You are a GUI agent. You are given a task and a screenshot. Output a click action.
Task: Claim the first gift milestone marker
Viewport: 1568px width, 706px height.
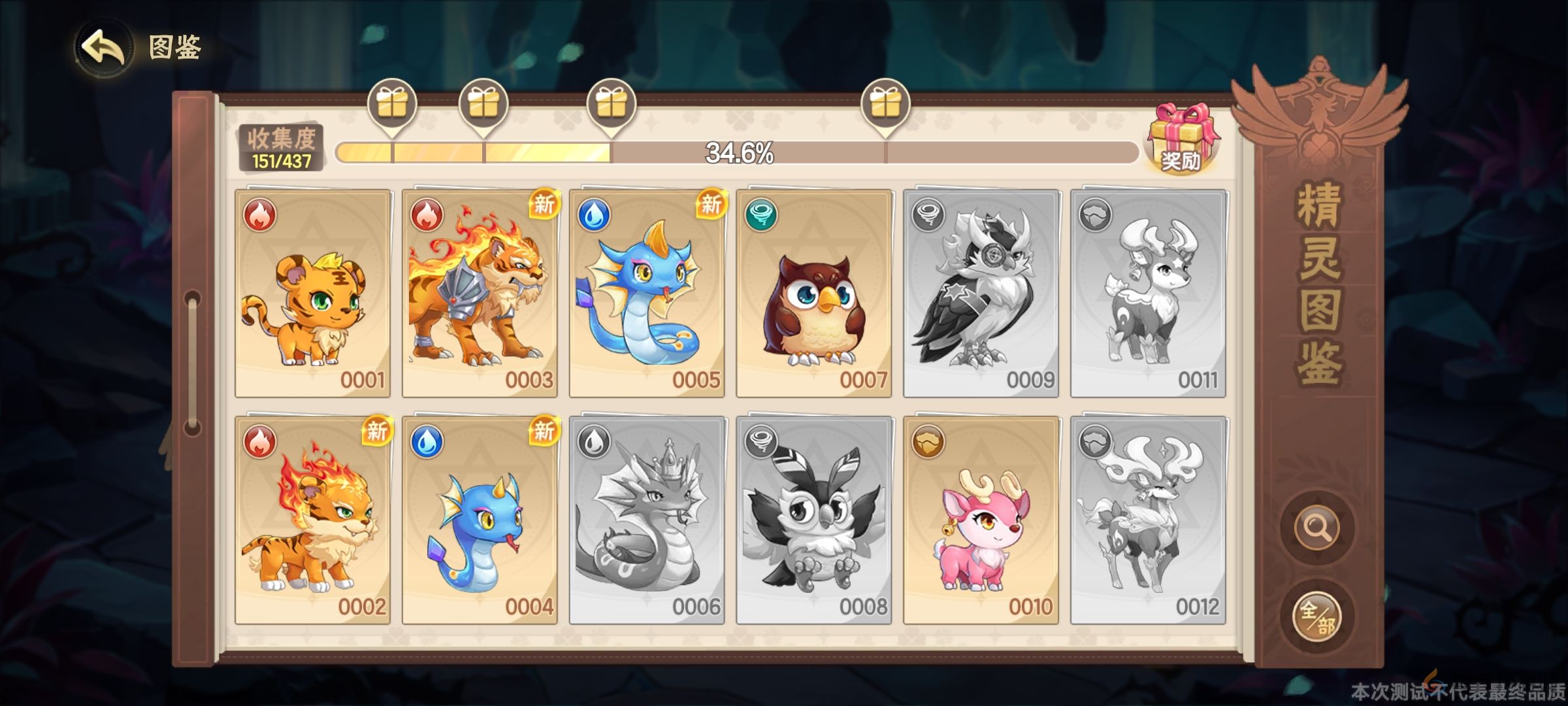click(x=392, y=104)
